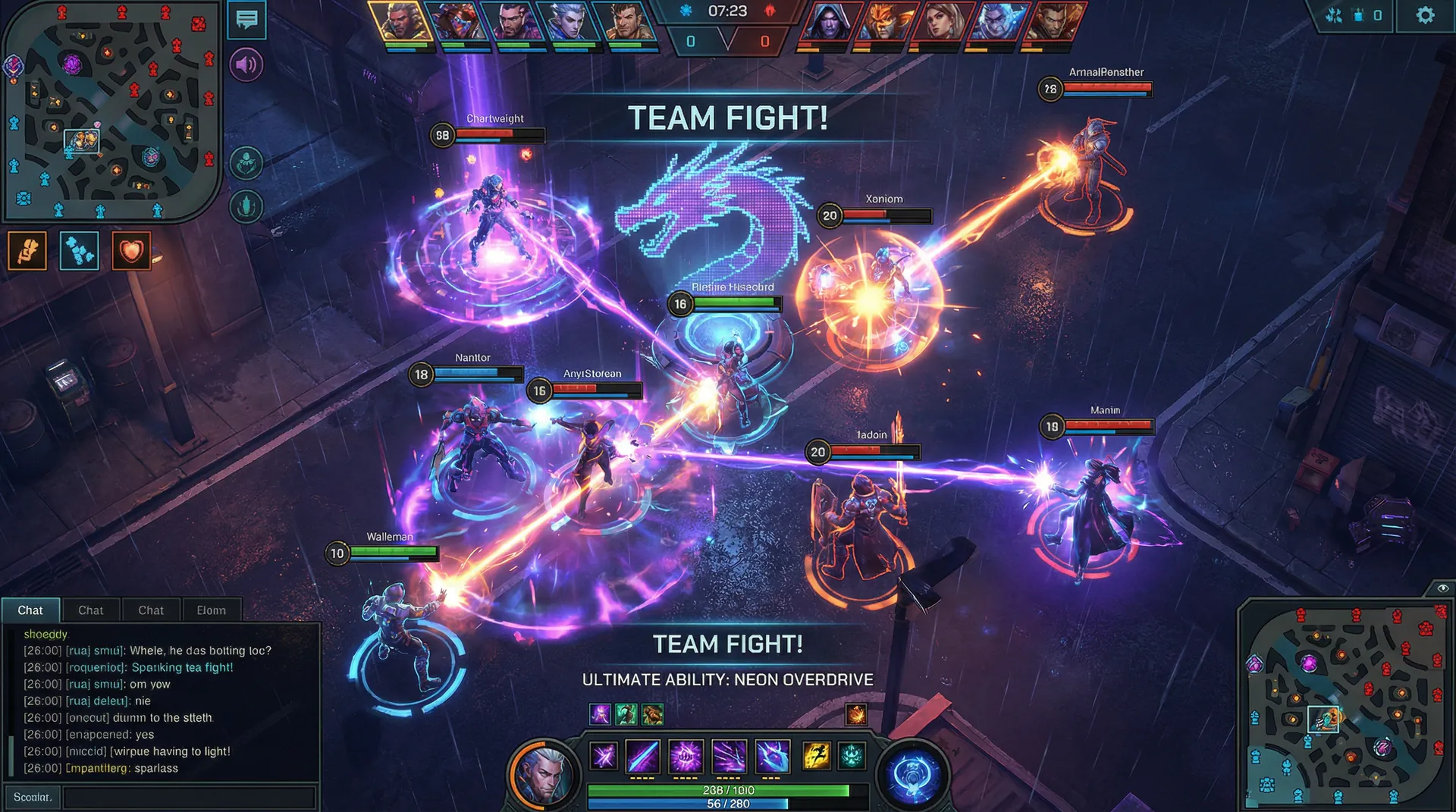
Task: Activate the purple burst orb ability
Action: [x=686, y=756]
